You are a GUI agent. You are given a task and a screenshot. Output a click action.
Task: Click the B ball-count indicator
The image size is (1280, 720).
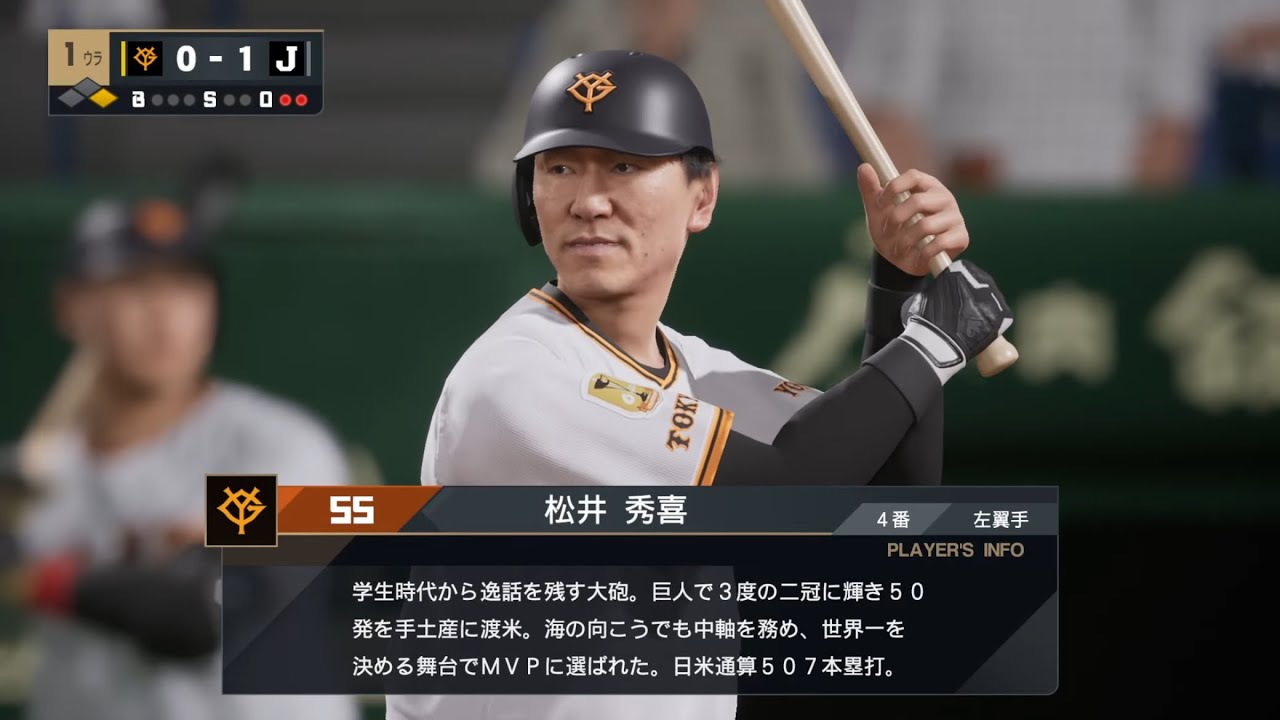(138, 99)
